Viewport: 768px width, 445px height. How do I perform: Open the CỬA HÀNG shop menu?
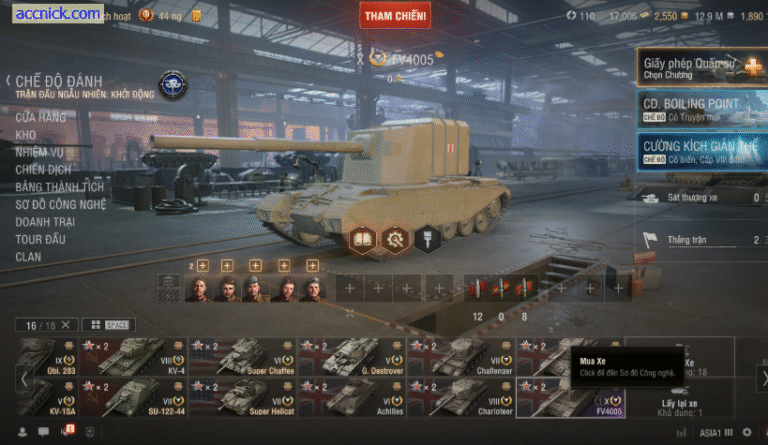[x=42, y=117]
